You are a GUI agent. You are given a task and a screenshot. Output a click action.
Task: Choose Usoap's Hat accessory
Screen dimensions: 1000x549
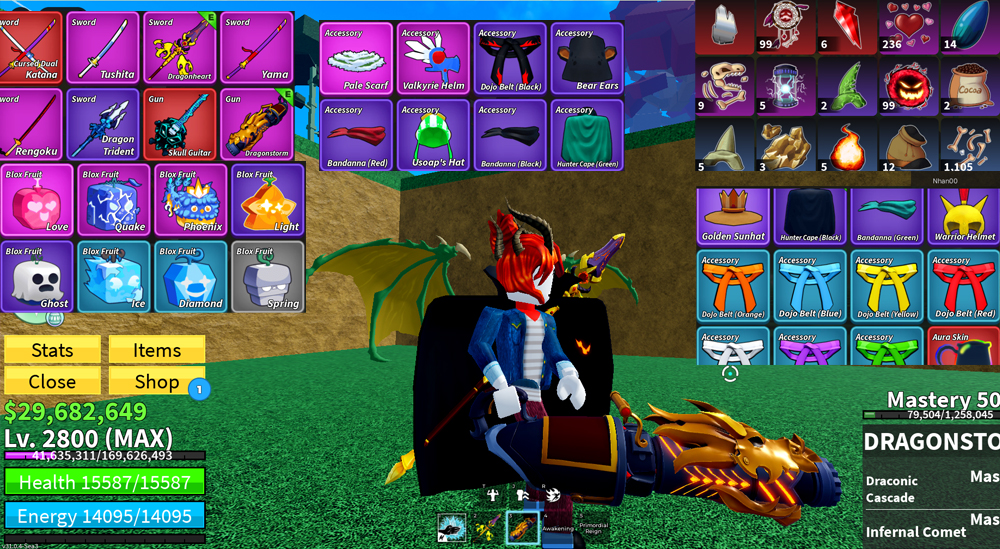(x=433, y=135)
